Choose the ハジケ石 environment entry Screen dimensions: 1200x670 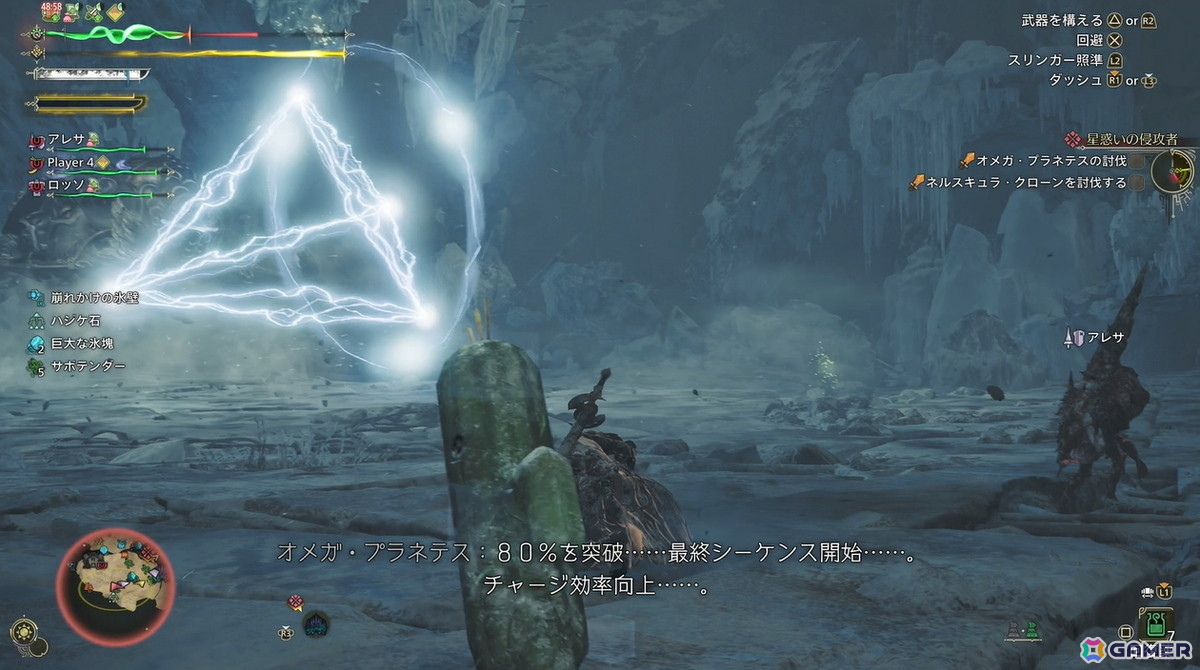[75, 320]
